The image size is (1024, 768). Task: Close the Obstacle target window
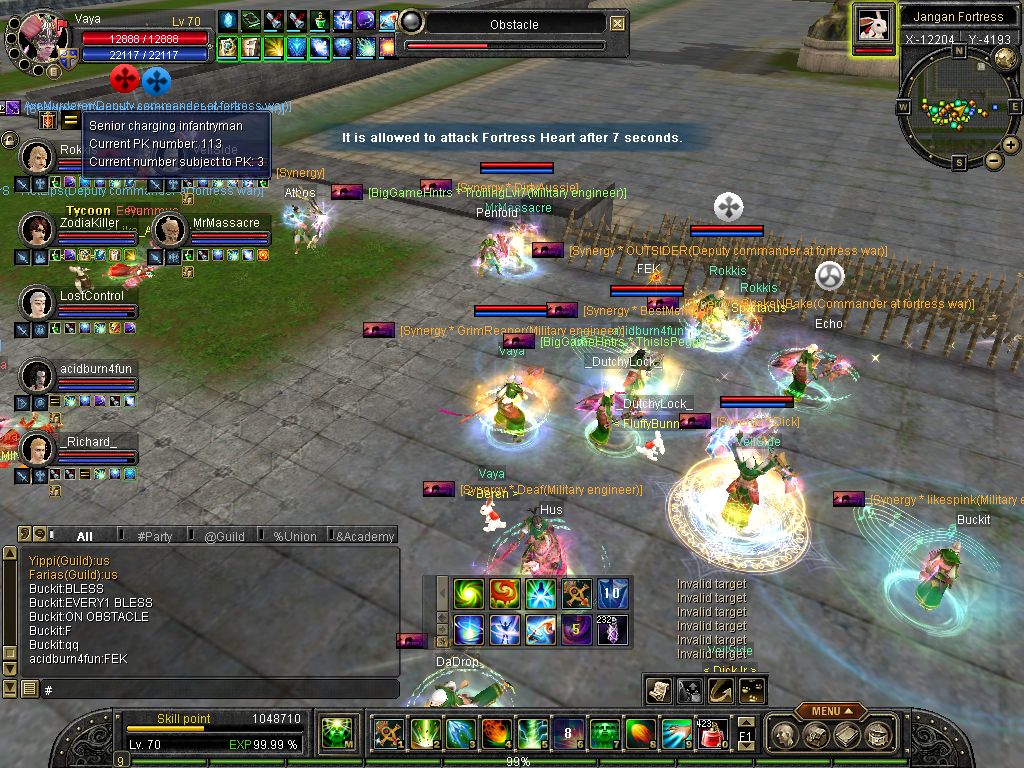618,24
